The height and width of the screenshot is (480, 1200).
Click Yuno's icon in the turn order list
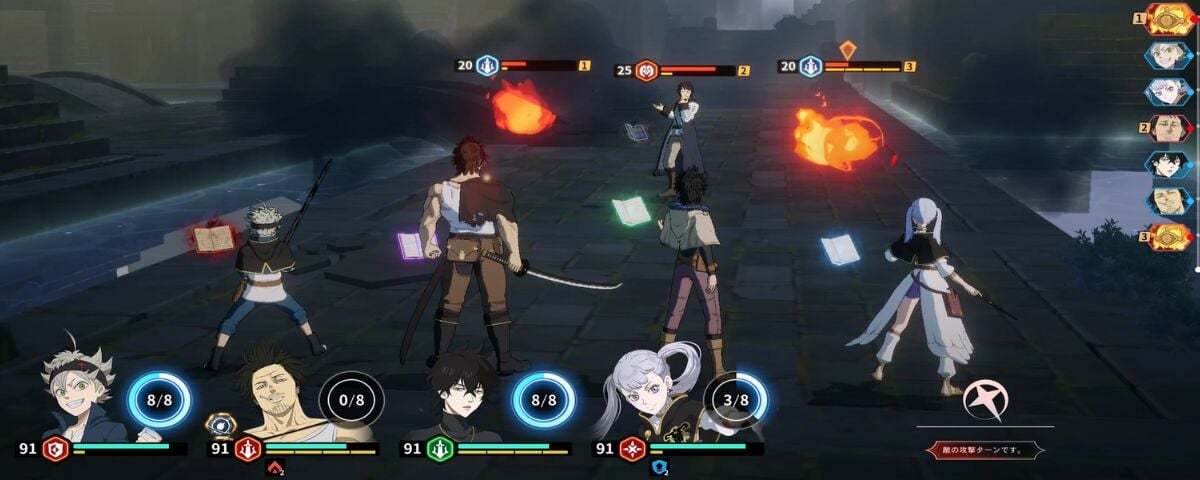(x=1168, y=164)
